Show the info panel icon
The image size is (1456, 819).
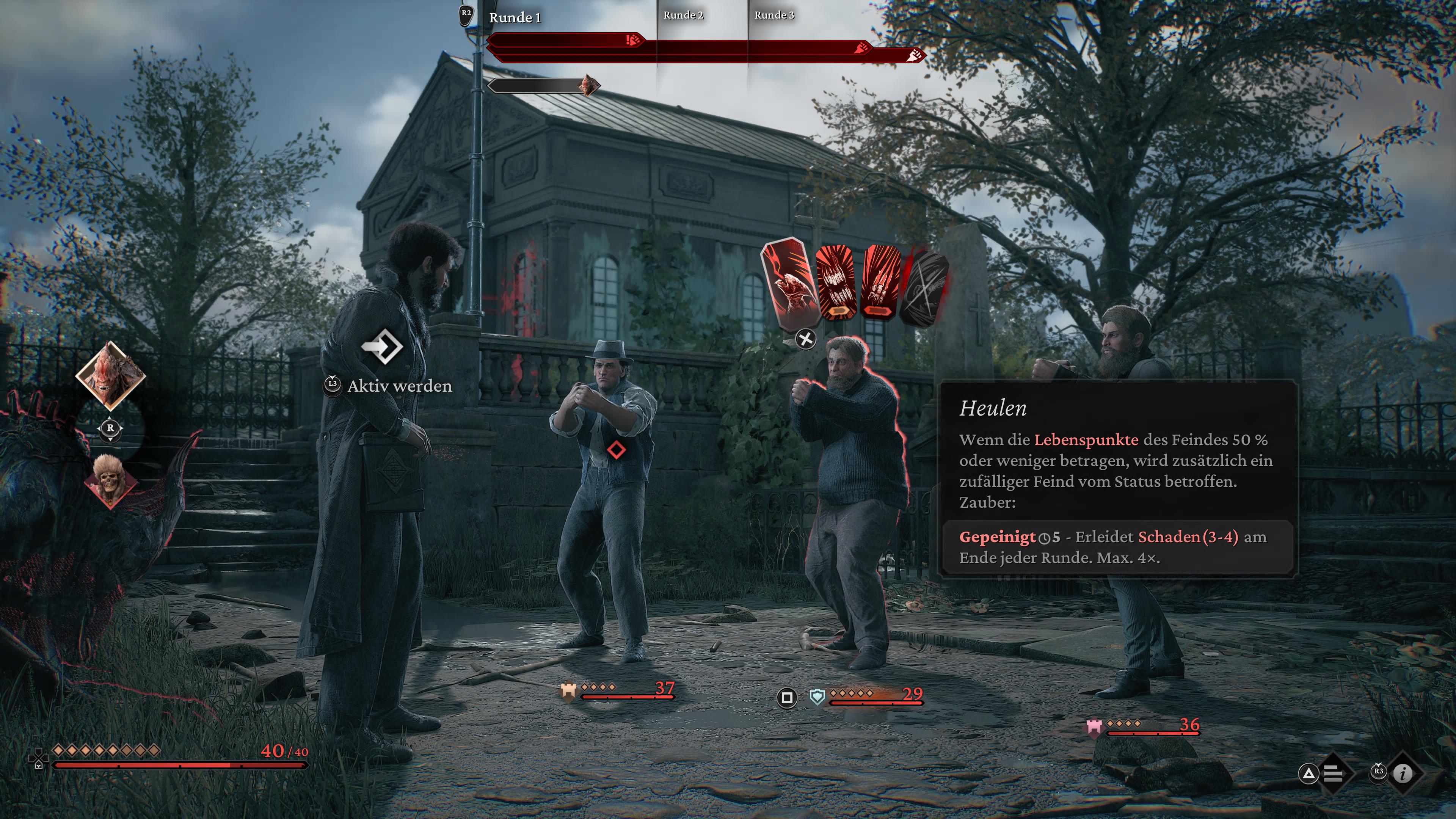coord(1402,773)
